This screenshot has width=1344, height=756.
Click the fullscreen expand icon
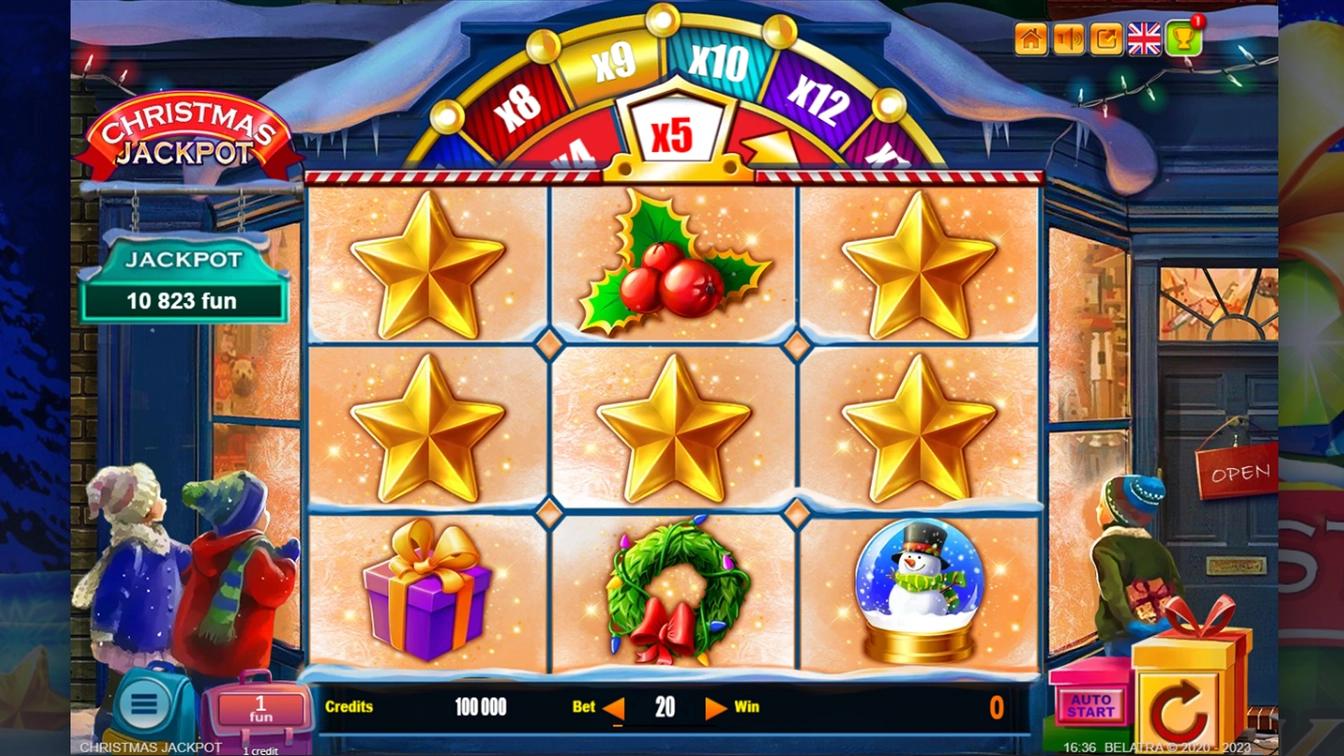click(x=1106, y=39)
